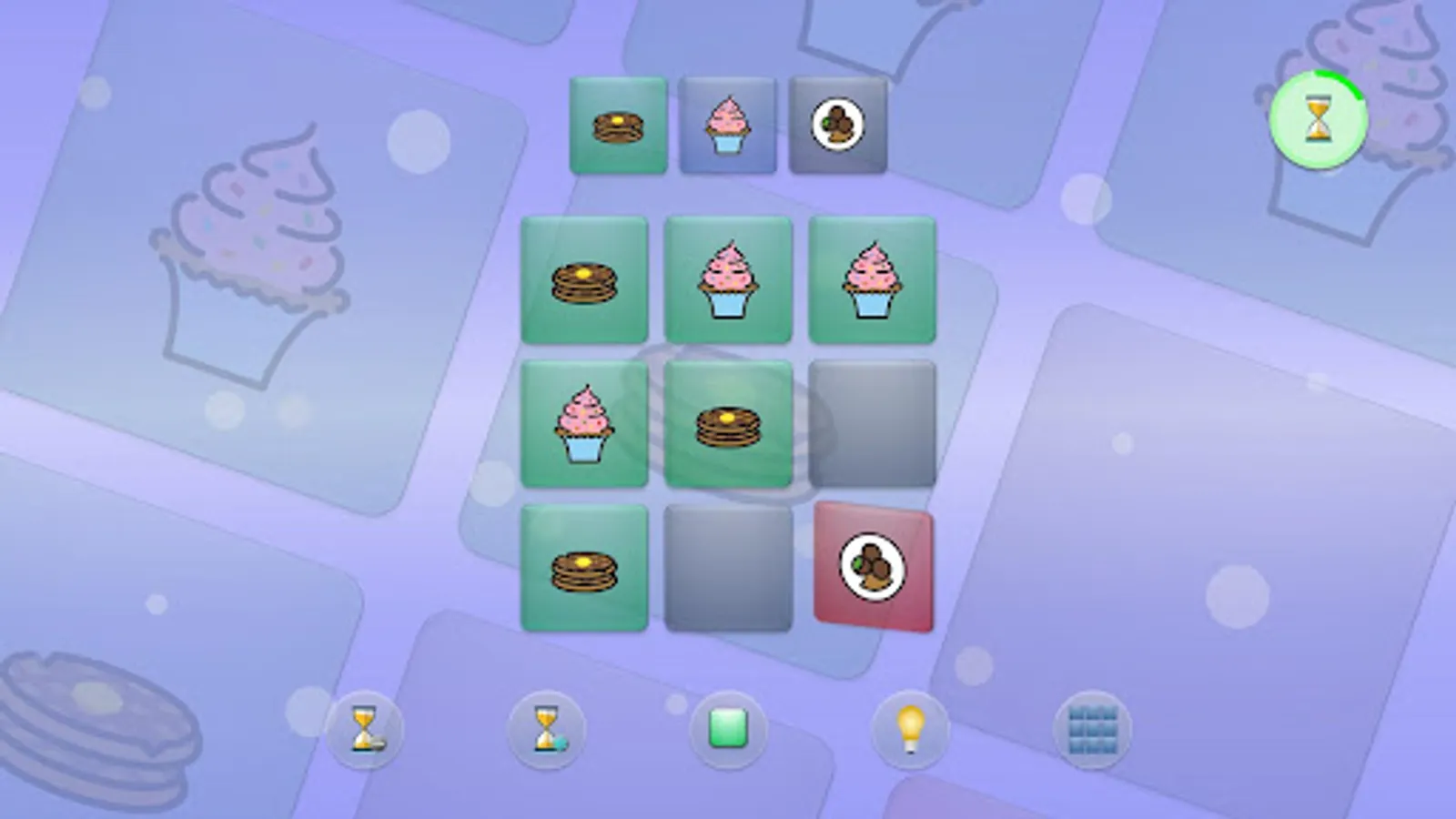Click the hourglass timer icon in the toolbar
This screenshot has width=1456, height=819.
[365, 729]
